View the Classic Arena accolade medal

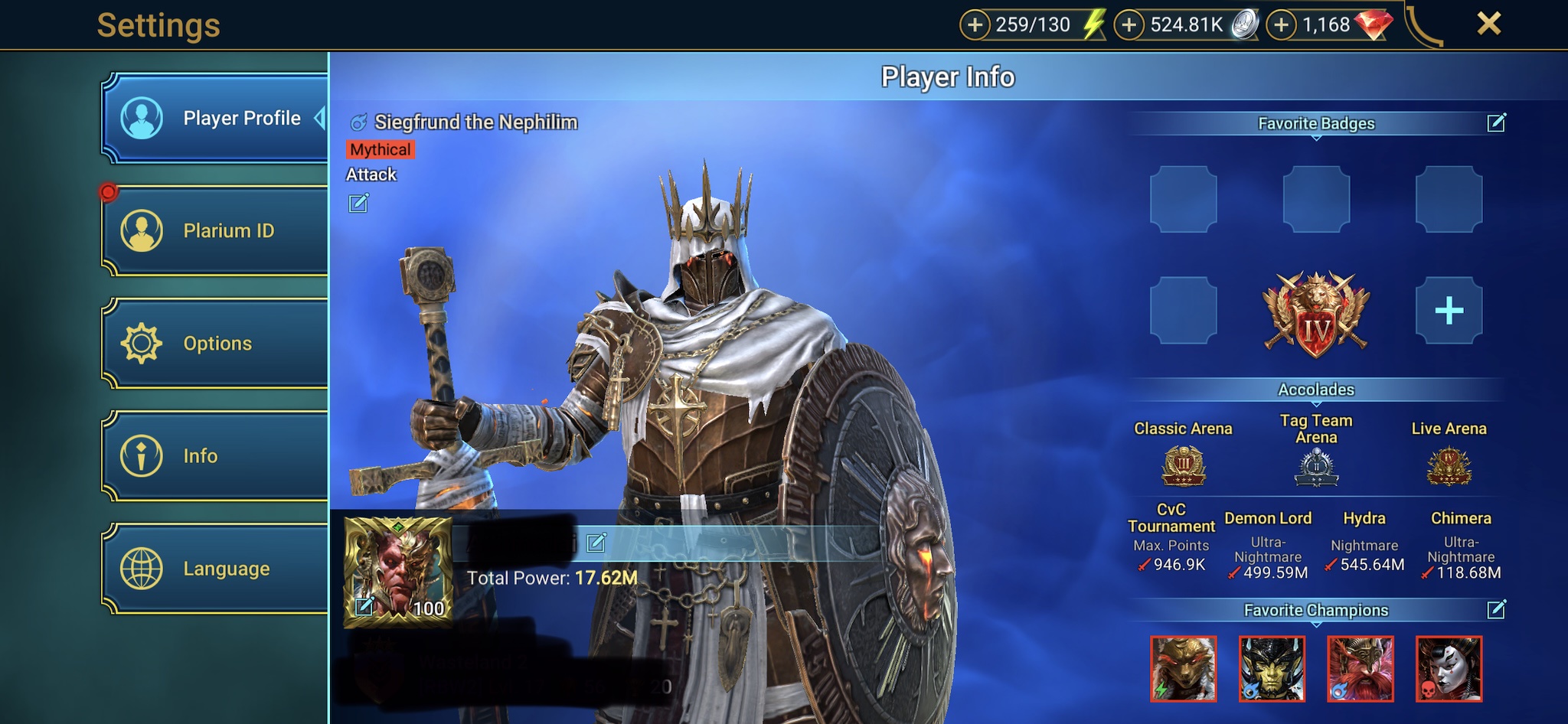[1183, 466]
